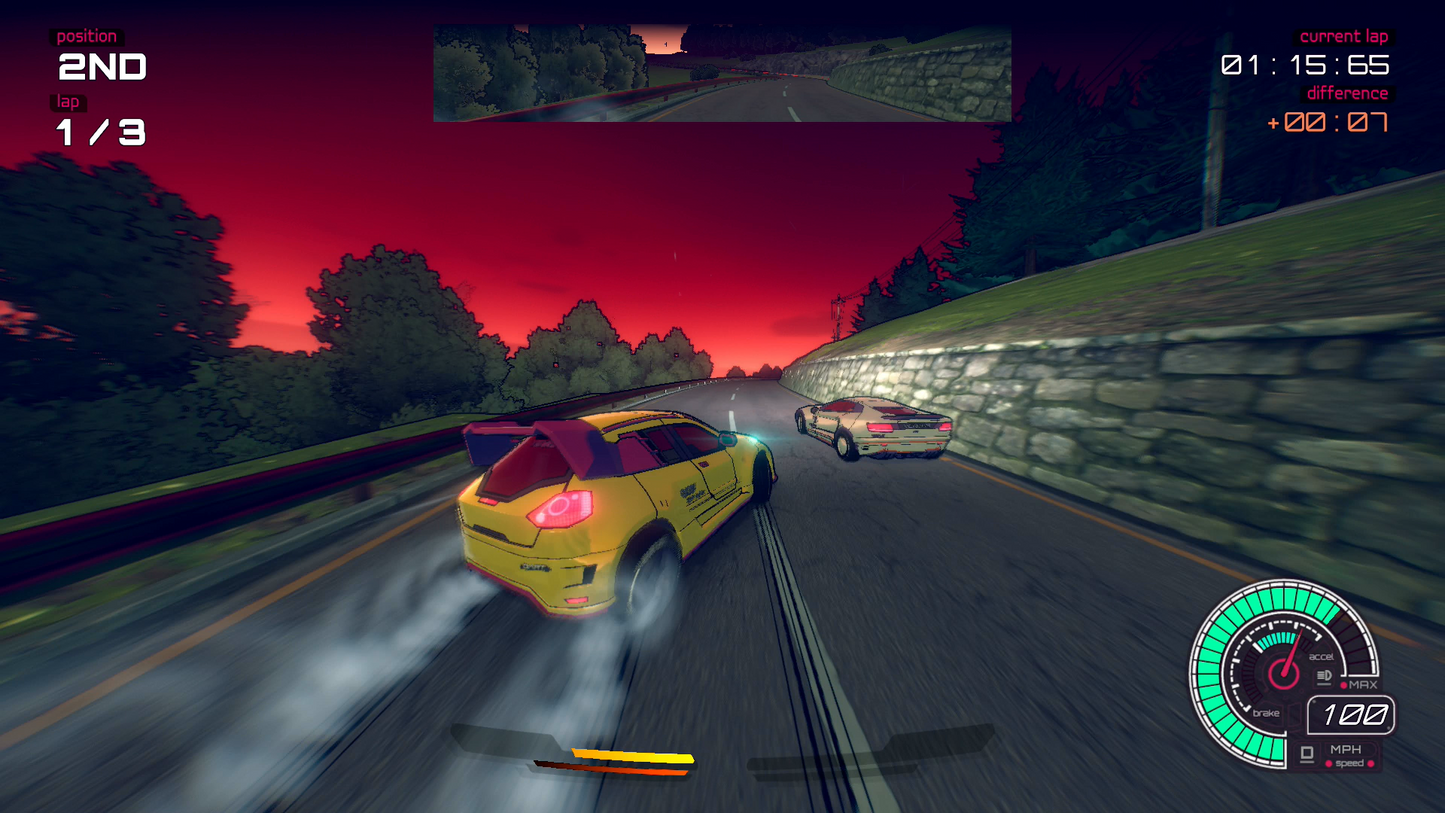Click the MAX indicator dot on the gauge

(1345, 684)
